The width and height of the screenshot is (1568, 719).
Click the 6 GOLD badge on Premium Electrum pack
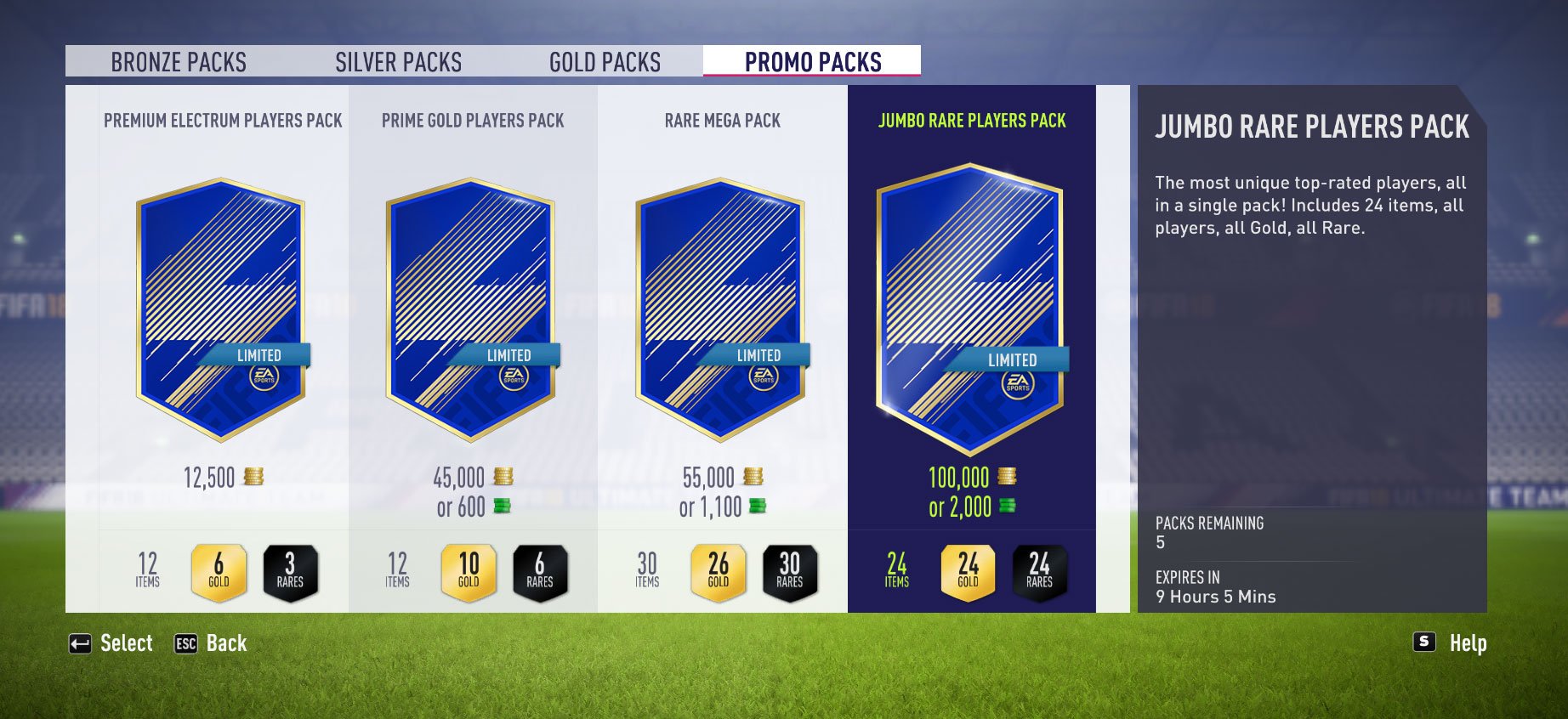pyautogui.click(x=219, y=569)
